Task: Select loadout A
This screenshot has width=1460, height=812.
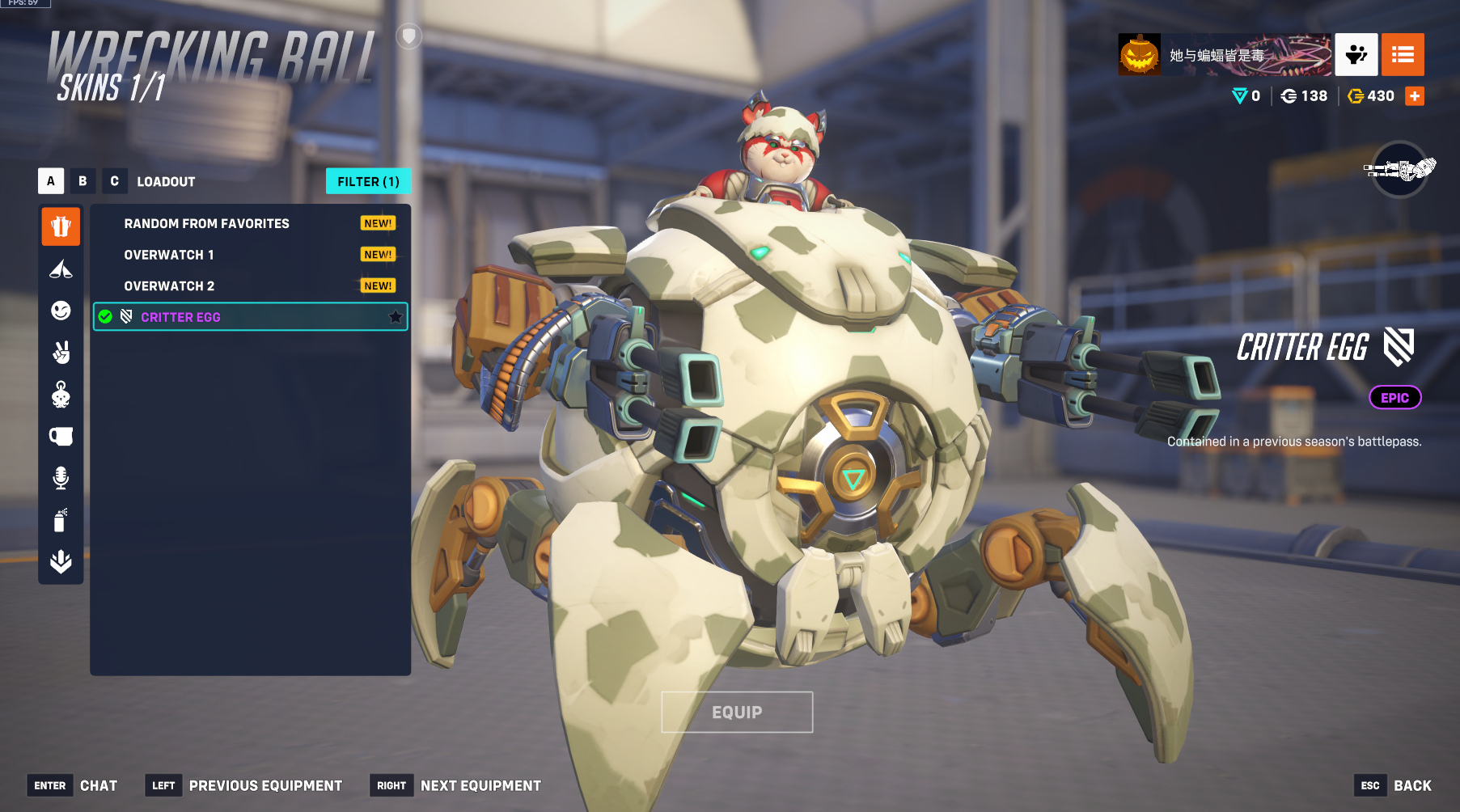Action: point(51,181)
